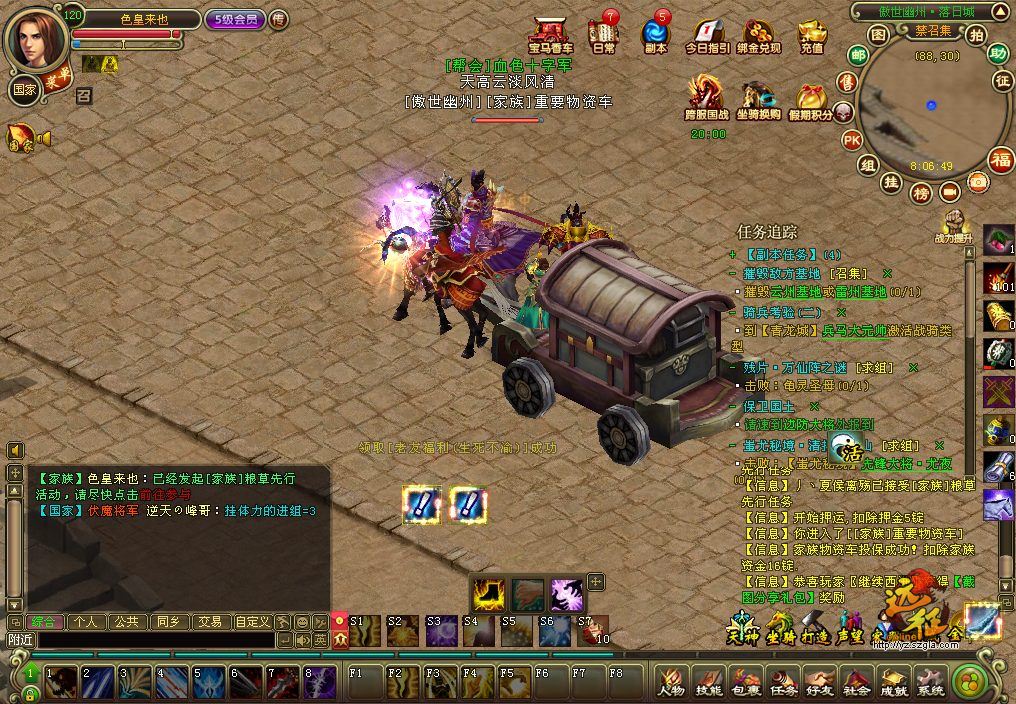Open the 5级会员 VIP button
The width and height of the screenshot is (1016, 704).
click(x=234, y=19)
